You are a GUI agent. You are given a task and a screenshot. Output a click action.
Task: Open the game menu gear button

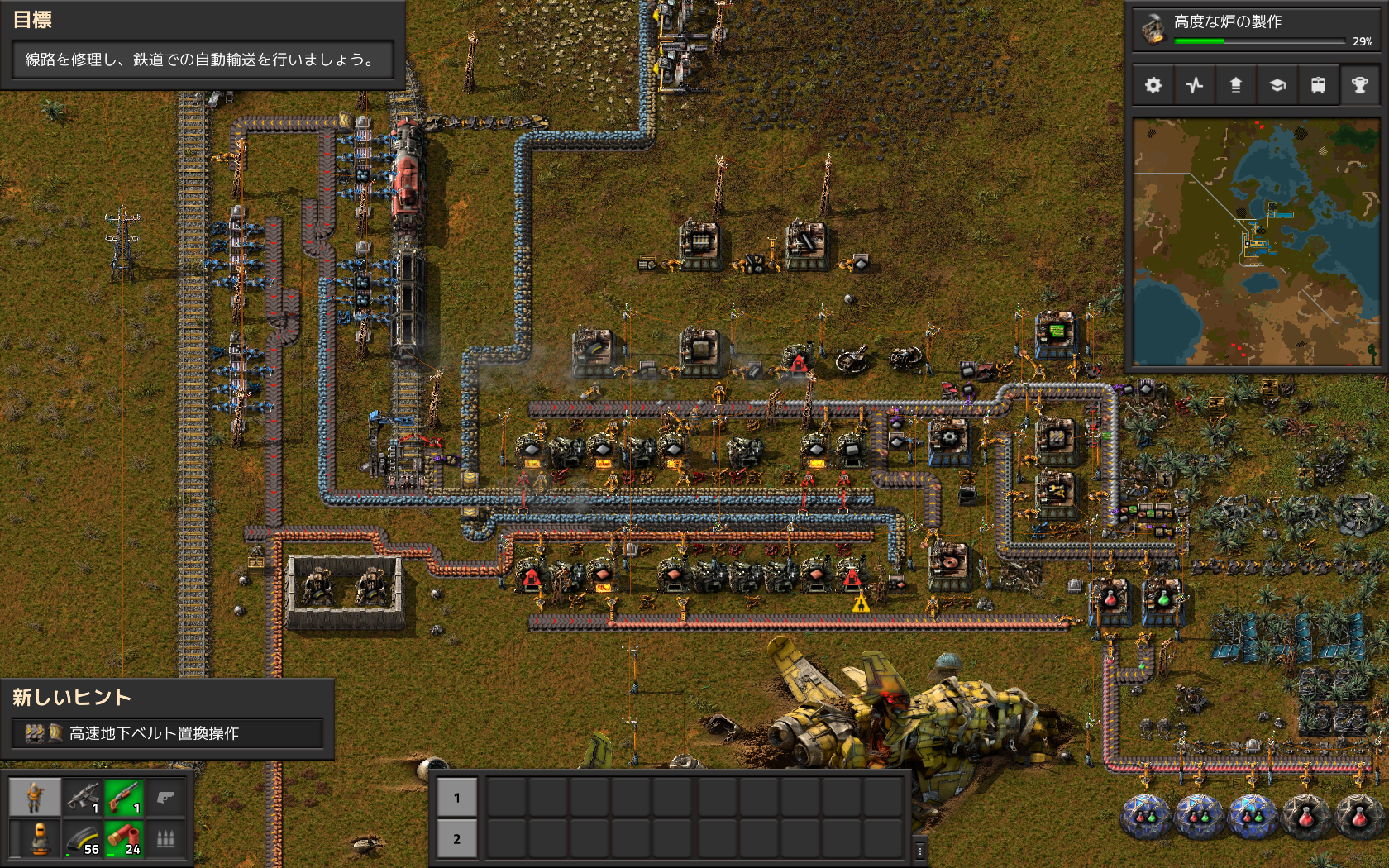[x=1153, y=85]
